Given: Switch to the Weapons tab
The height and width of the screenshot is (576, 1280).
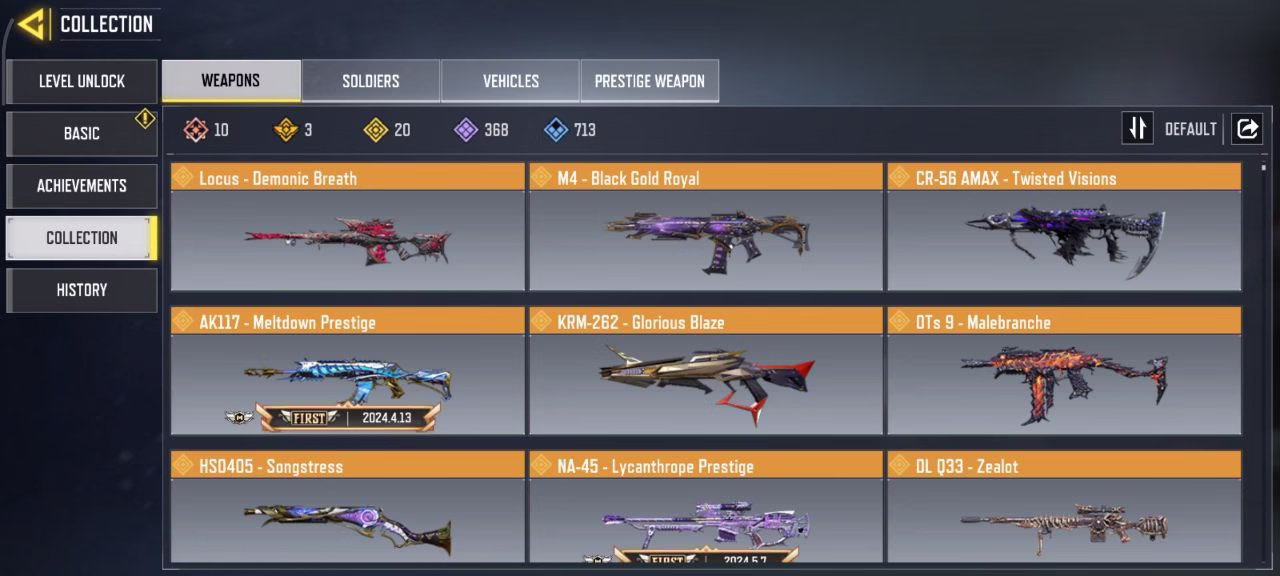Looking at the screenshot, I should [x=231, y=81].
